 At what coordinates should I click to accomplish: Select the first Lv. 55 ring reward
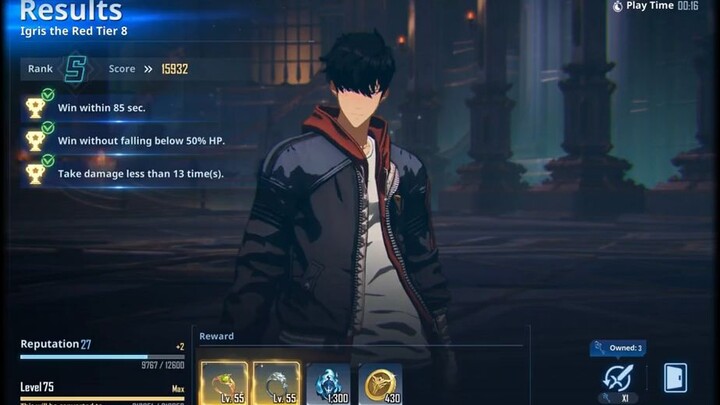(x=225, y=384)
